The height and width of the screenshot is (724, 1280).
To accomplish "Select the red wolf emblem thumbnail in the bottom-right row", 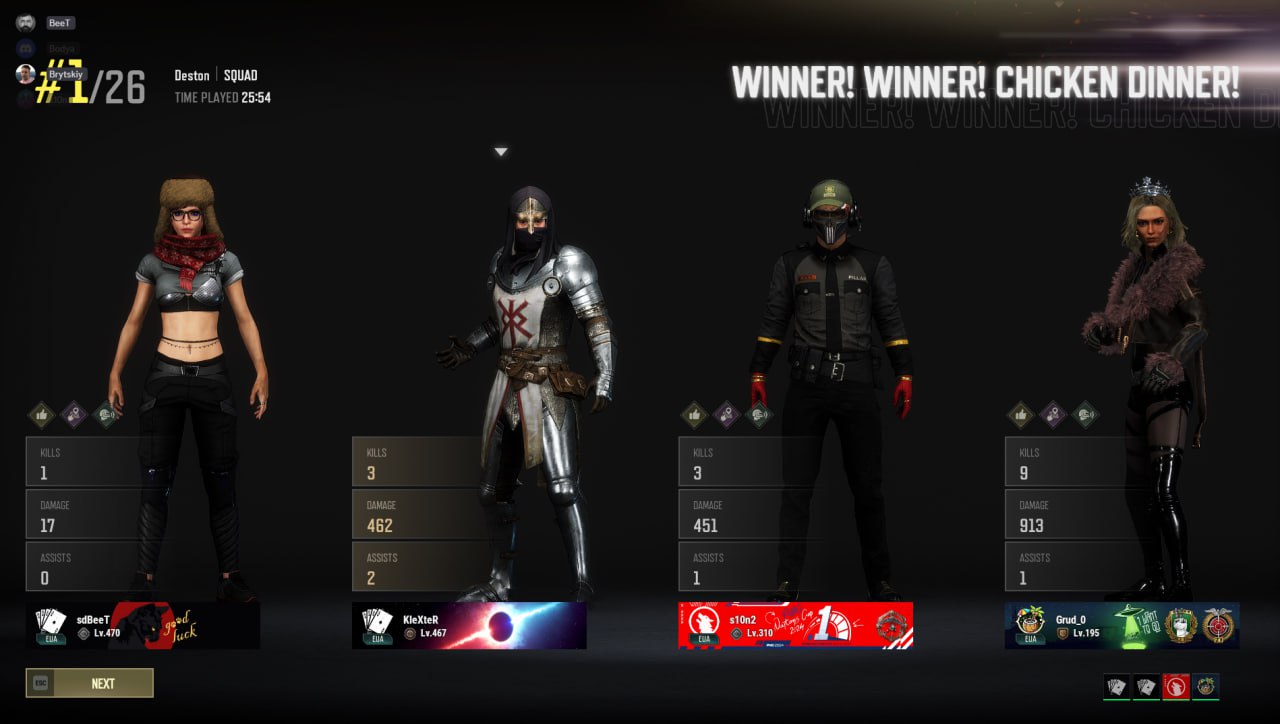I will (1177, 688).
